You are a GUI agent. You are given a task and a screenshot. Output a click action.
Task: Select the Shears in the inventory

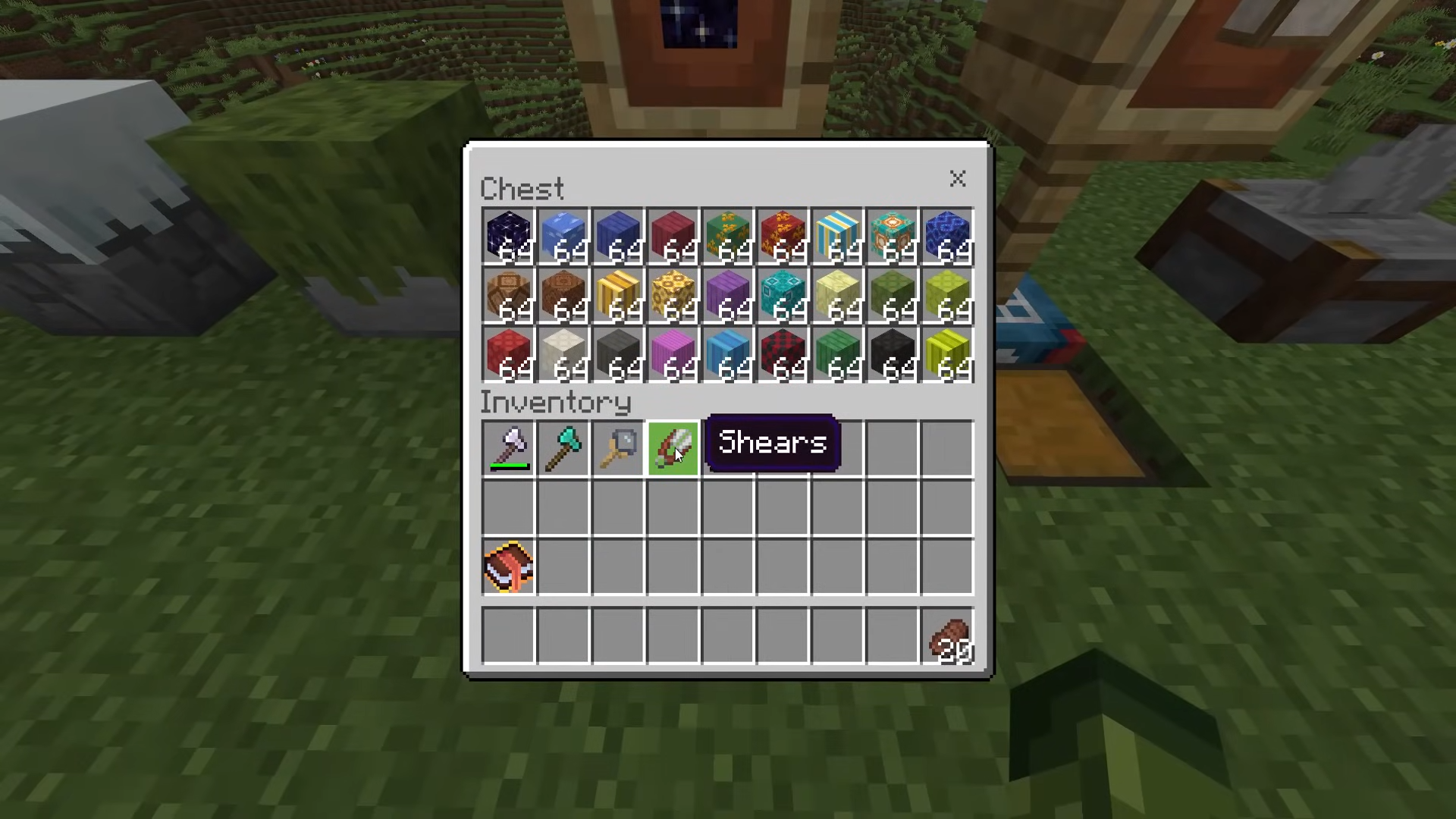673,448
